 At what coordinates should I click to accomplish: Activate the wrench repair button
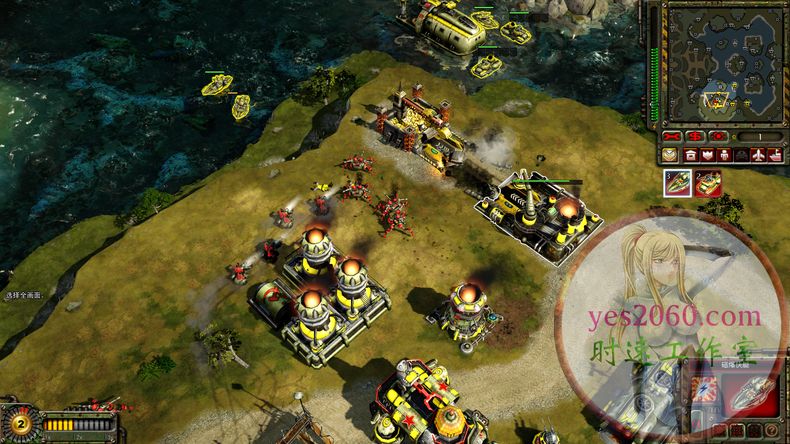(x=672, y=136)
